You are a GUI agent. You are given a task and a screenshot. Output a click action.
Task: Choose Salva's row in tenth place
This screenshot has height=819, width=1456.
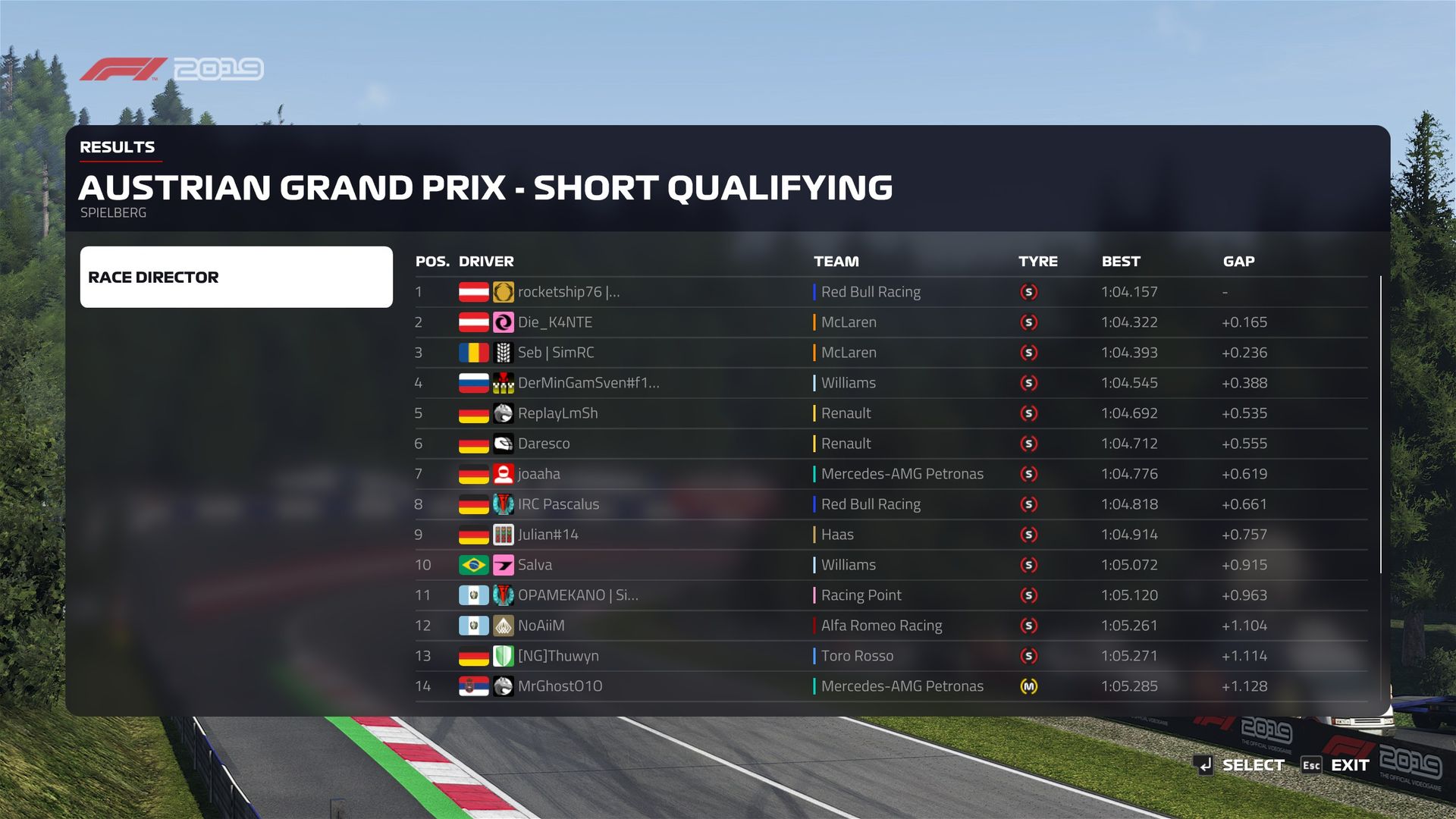pyautogui.click(x=535, y=565)
